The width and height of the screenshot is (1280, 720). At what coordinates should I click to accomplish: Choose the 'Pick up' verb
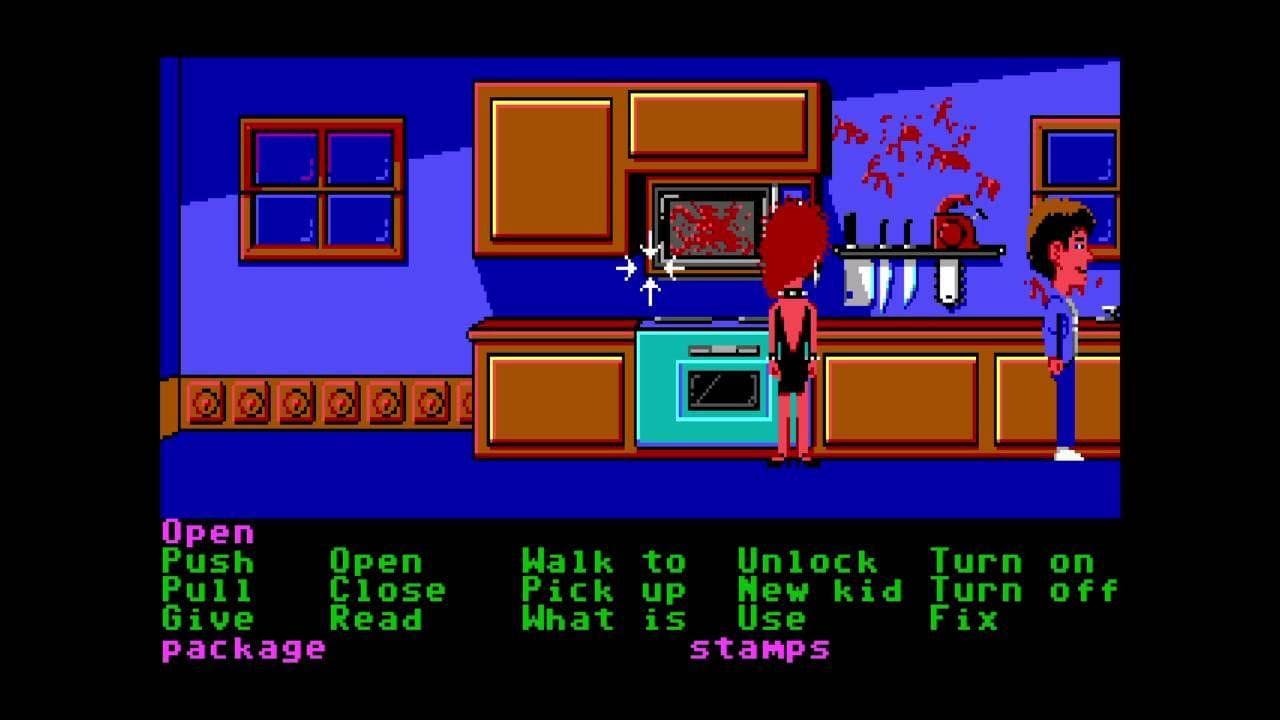coord(600,590)
